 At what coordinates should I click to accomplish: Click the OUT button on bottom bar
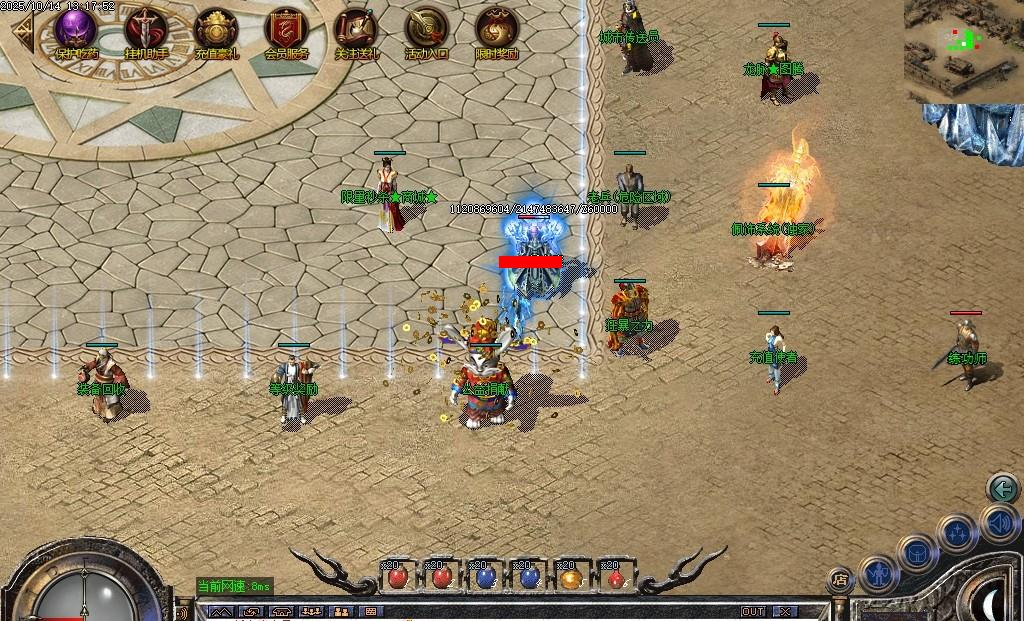752,611
